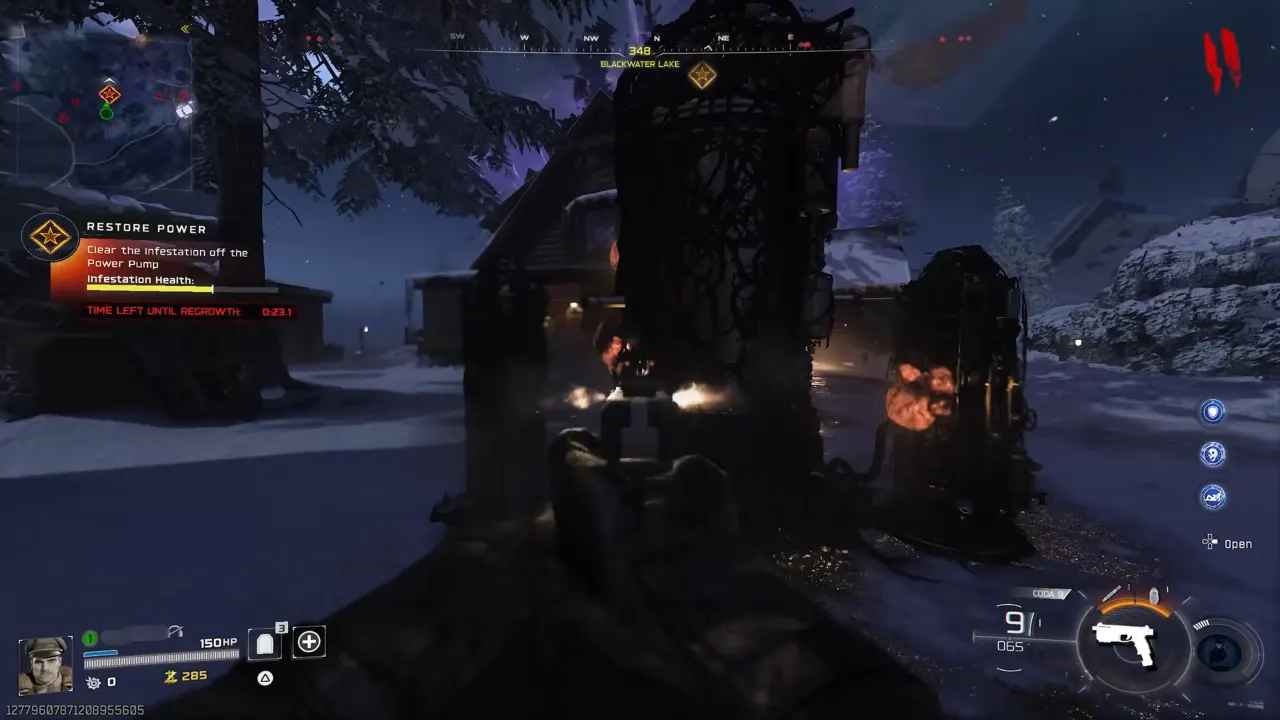
Task: Click the skull perk icon on right side
Action: click(1213, 454)
